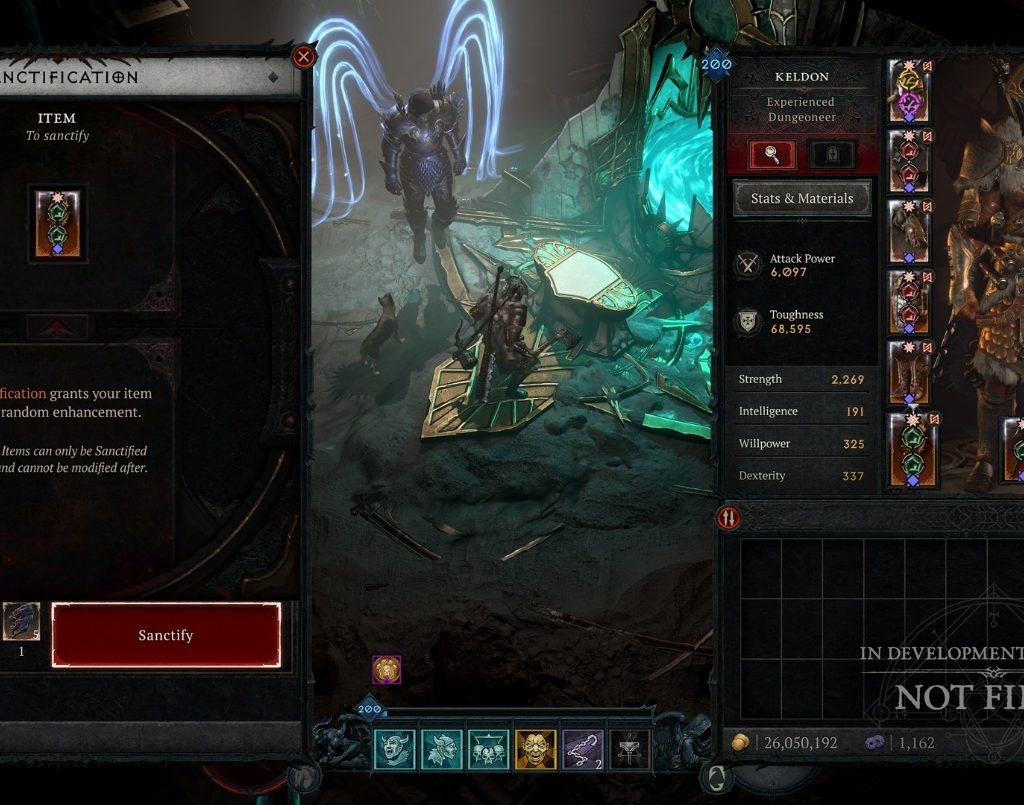Select the item placed in the sanctify slot
The width and height of the screenshot is (1024, 805).
tap(58, 223)
